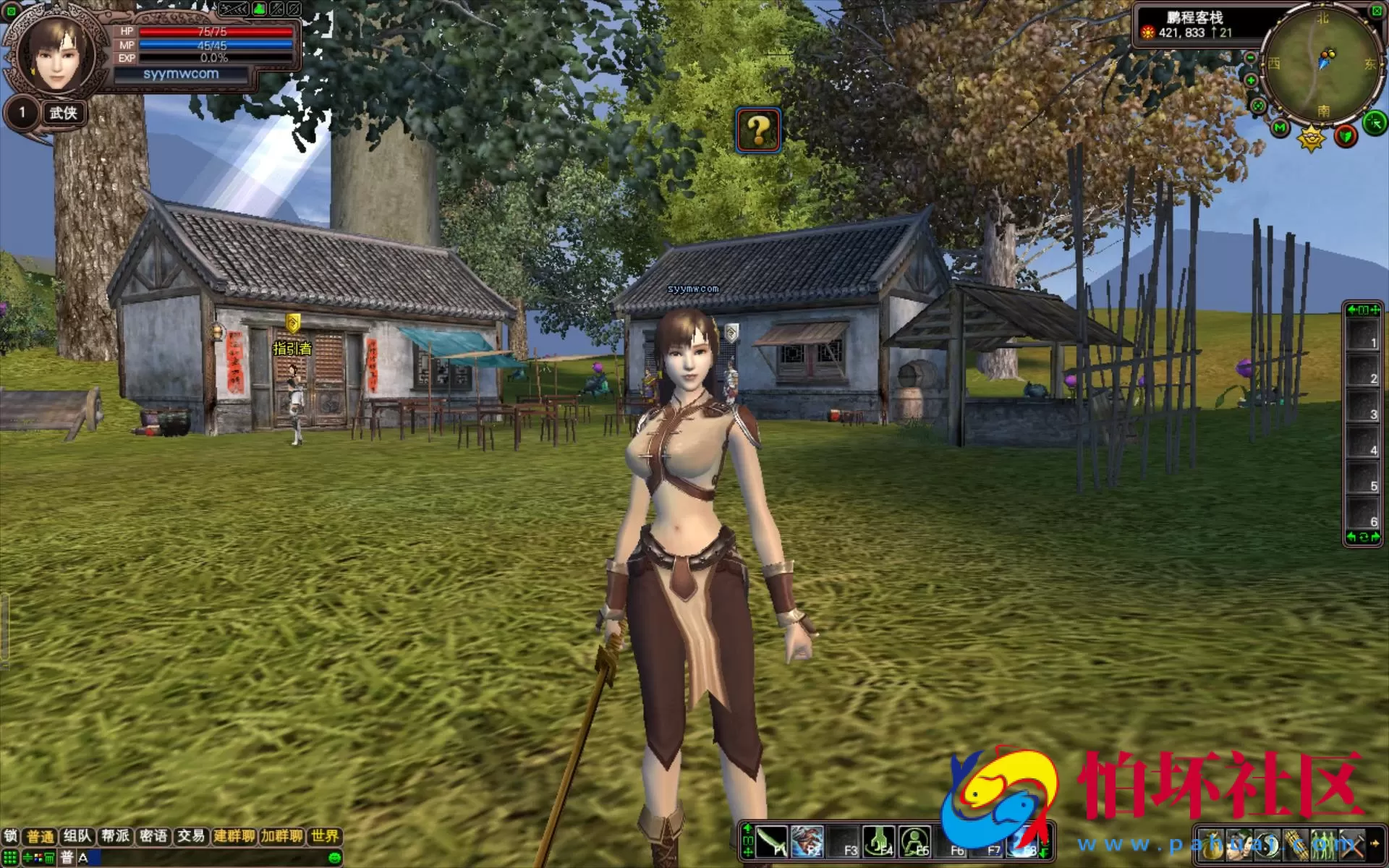The width and height of the screenshot is (1389, 868).
Task: Zoom out the minimap with minus button
Action: (1251, 58)
